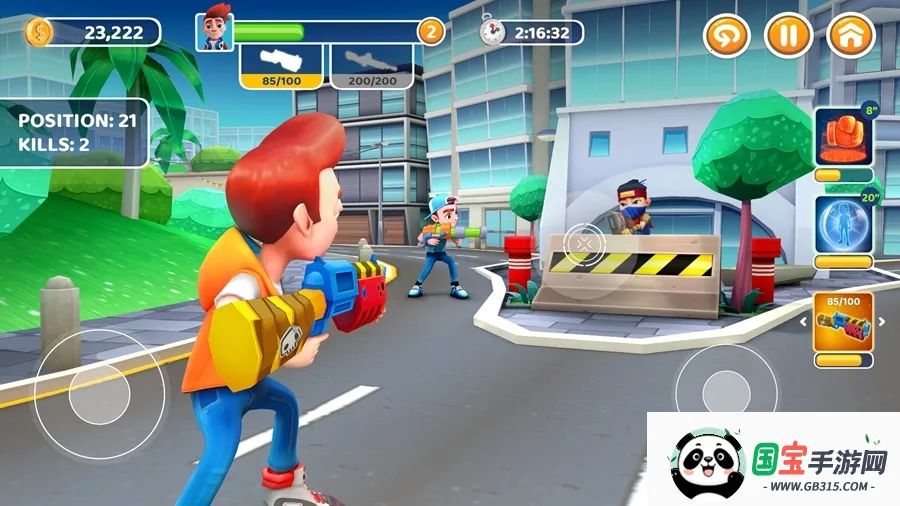900x506 pixels.
Task: Select the weapon slot showing 85/100 ammo
Action: coord(283,66)
